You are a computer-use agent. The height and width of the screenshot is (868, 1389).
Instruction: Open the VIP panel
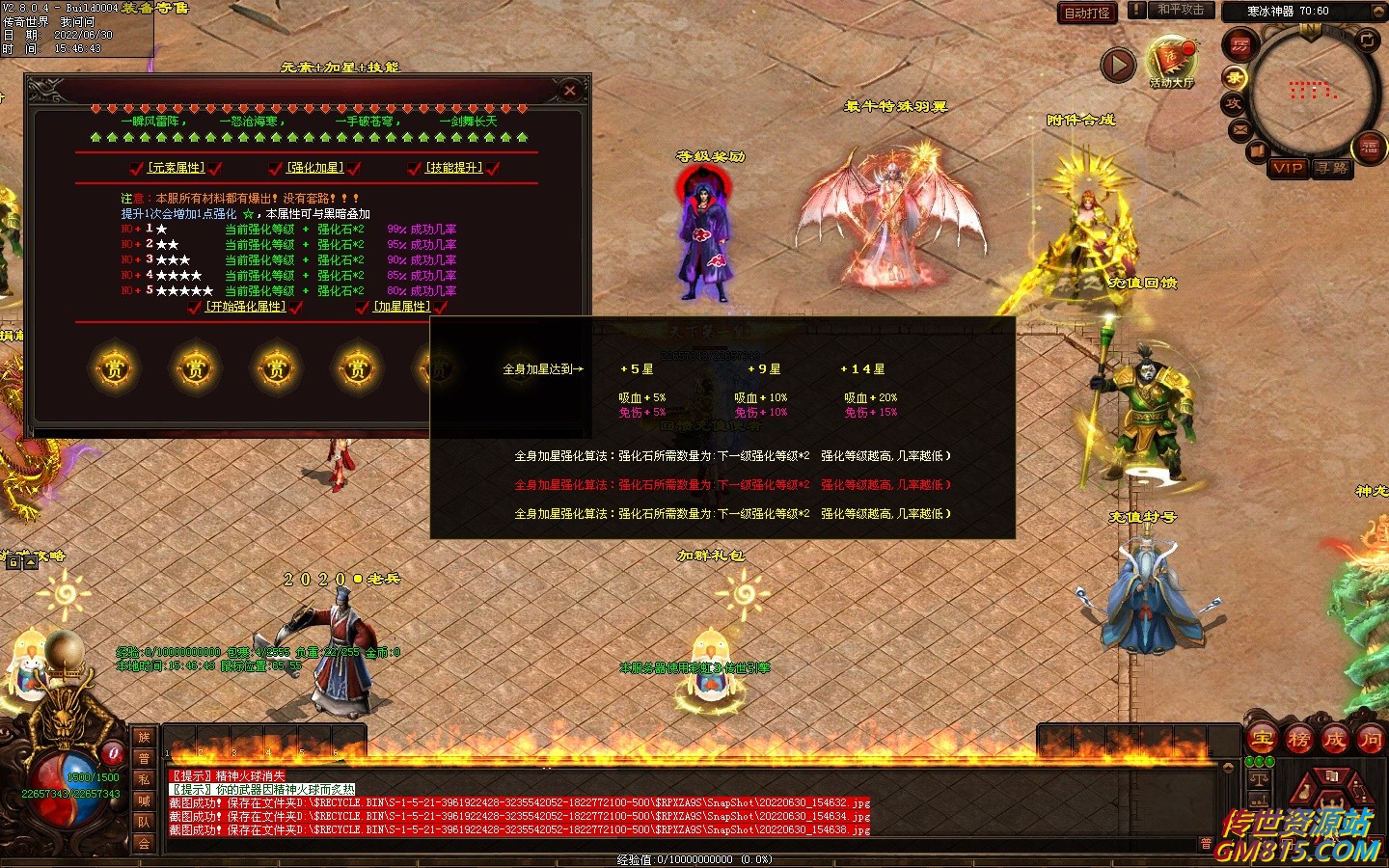1288,168
